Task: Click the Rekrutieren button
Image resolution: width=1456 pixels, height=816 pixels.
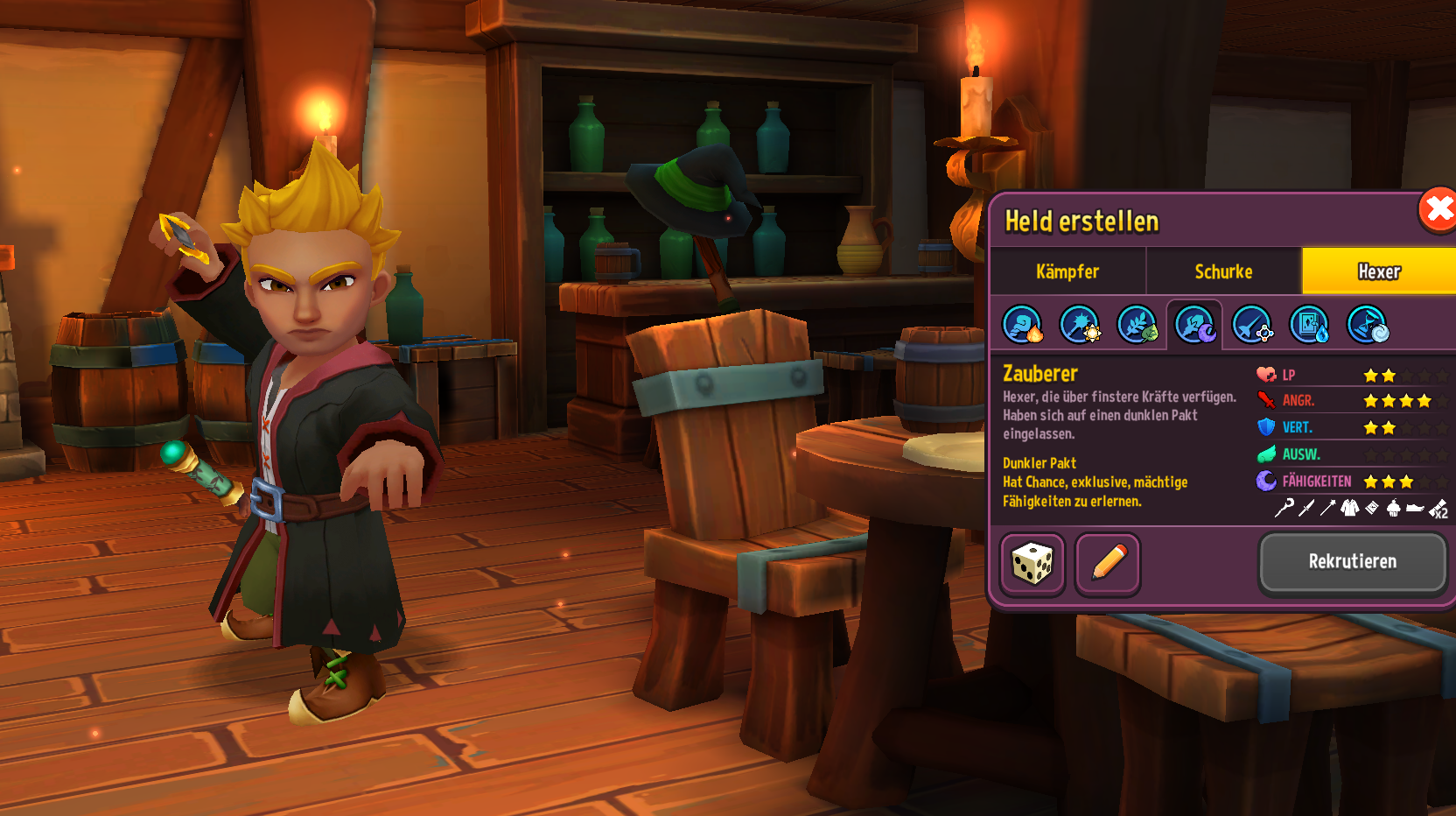Action: (1352, 562)
